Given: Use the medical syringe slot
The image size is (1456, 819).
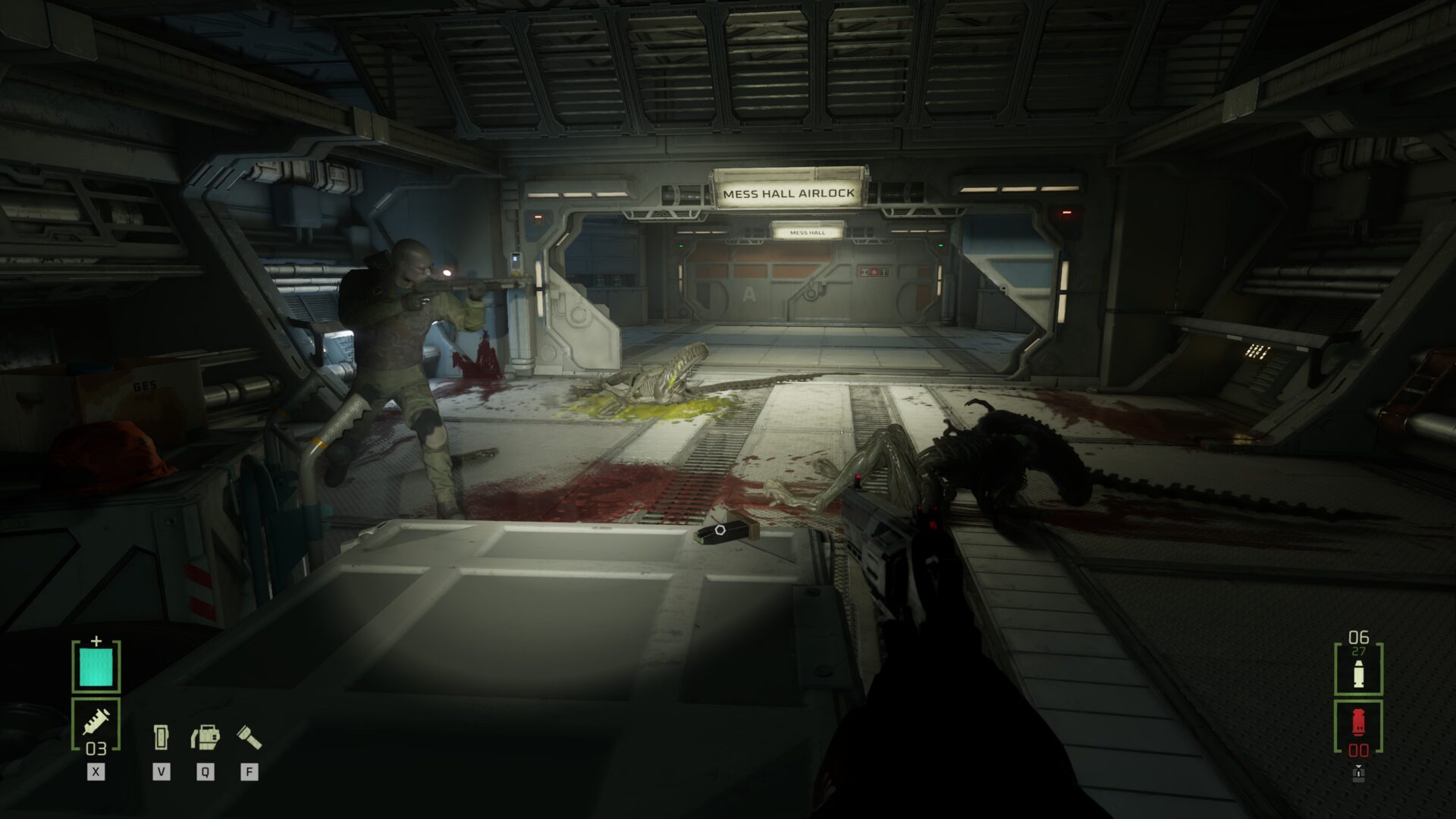Looking at the screenshot, I should pos(96,722).
